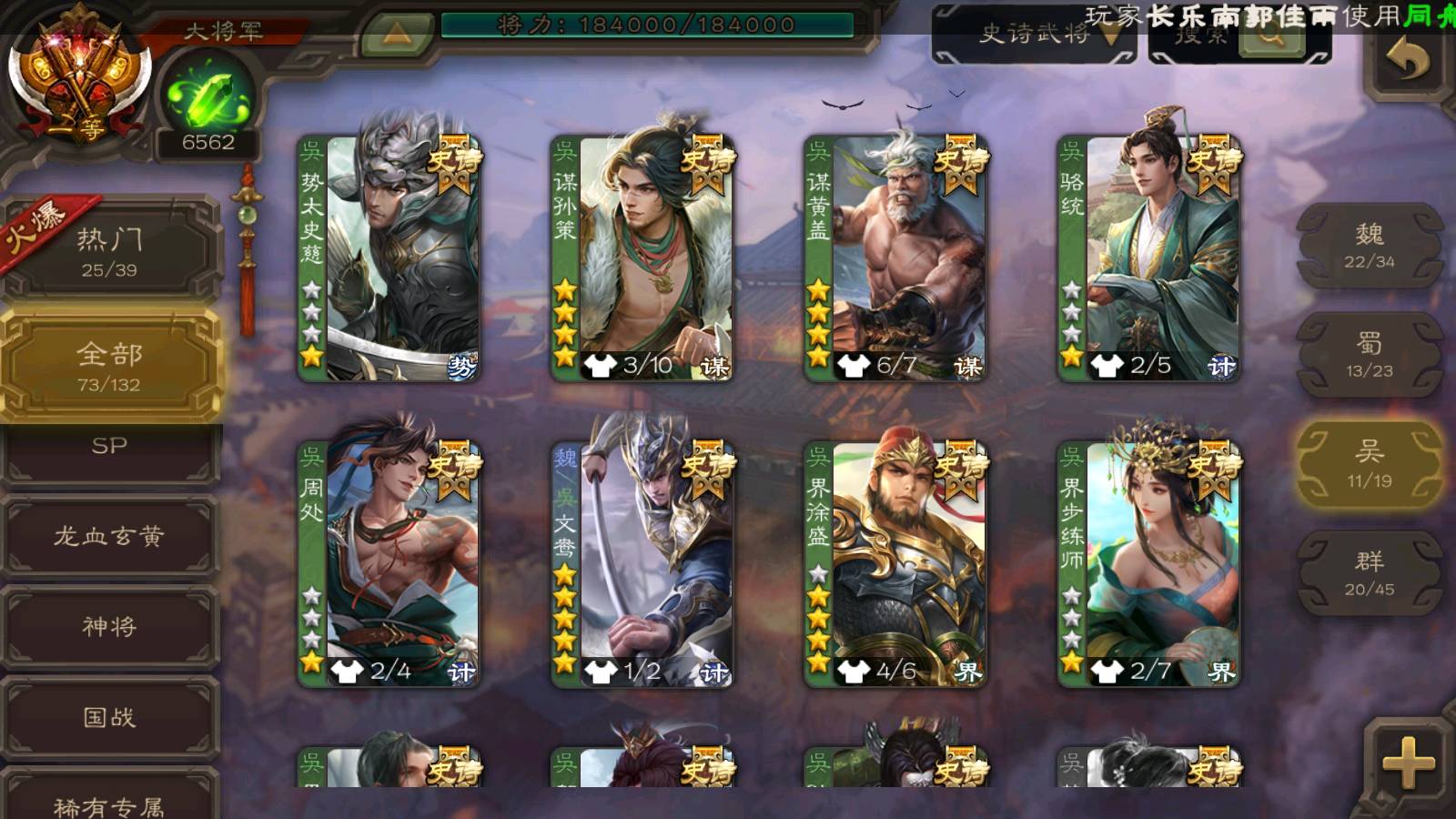Viewport: 1456px width, 819px height.
Task: Show the 神将 category
Action: (x=109, y=626)
